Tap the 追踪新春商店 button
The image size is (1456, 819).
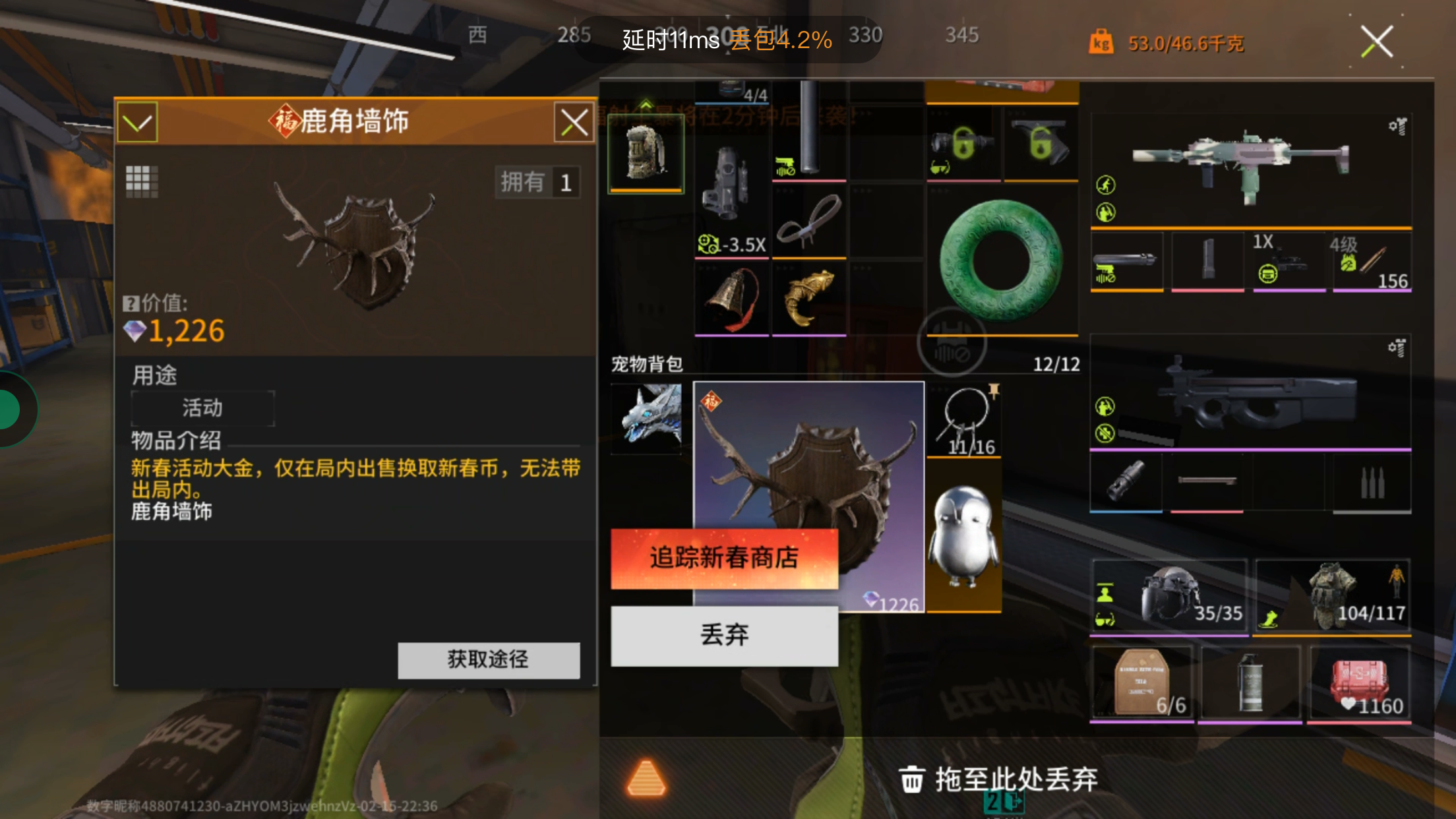point(724,558)
